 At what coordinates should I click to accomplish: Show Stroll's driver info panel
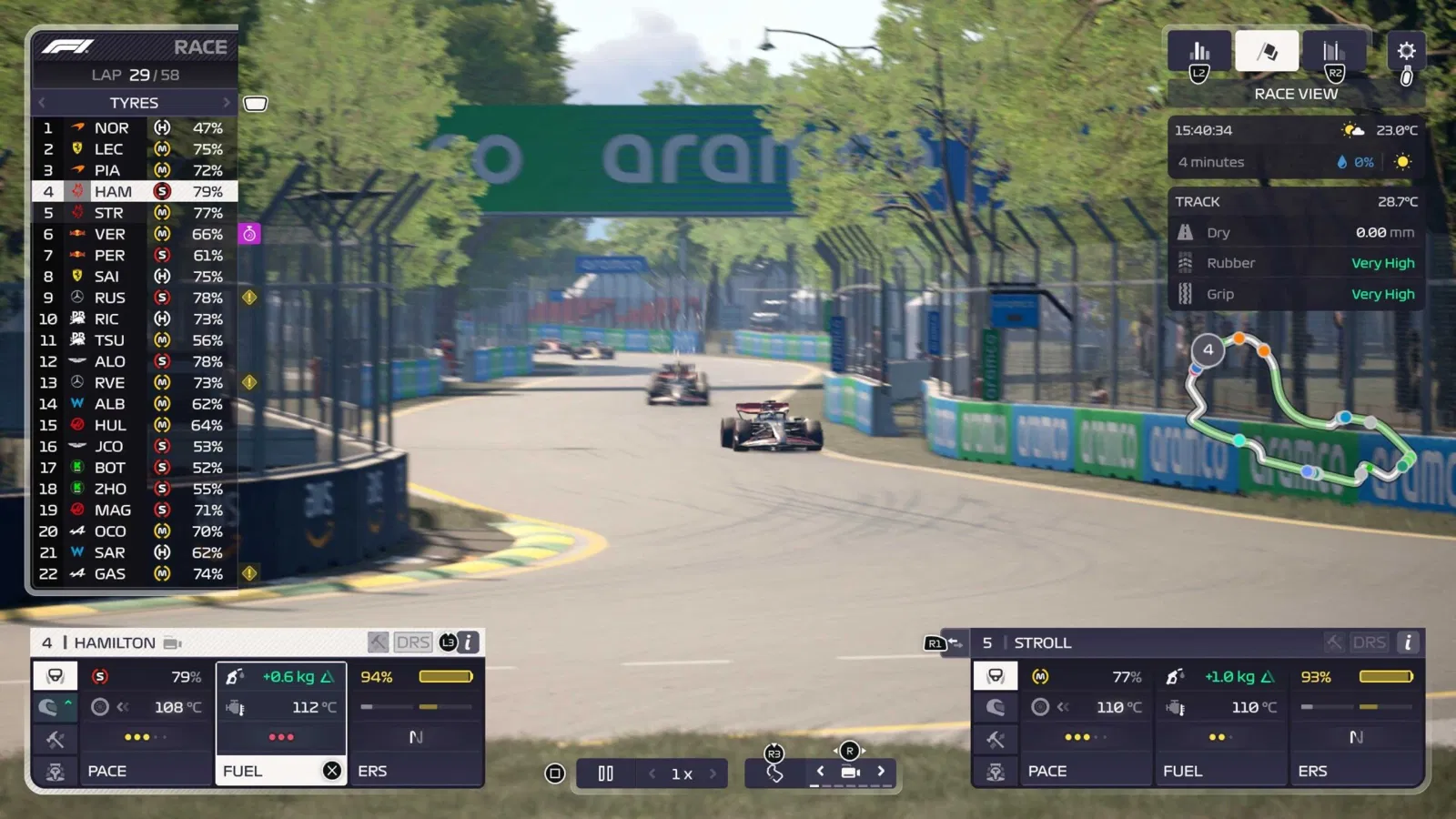(1407, 642)
